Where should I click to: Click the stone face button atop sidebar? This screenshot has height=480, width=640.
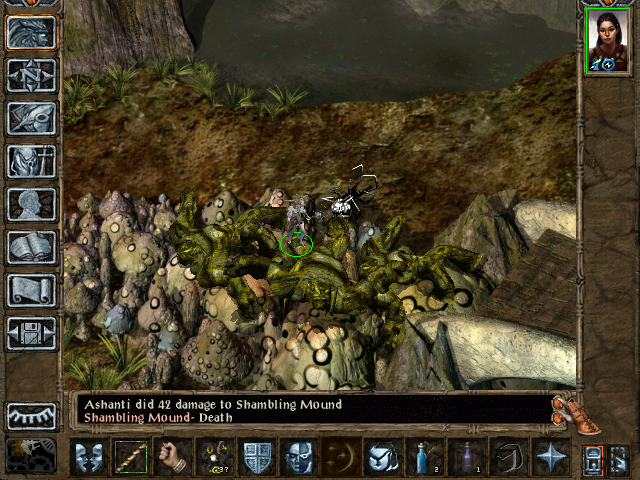point(31,32)
